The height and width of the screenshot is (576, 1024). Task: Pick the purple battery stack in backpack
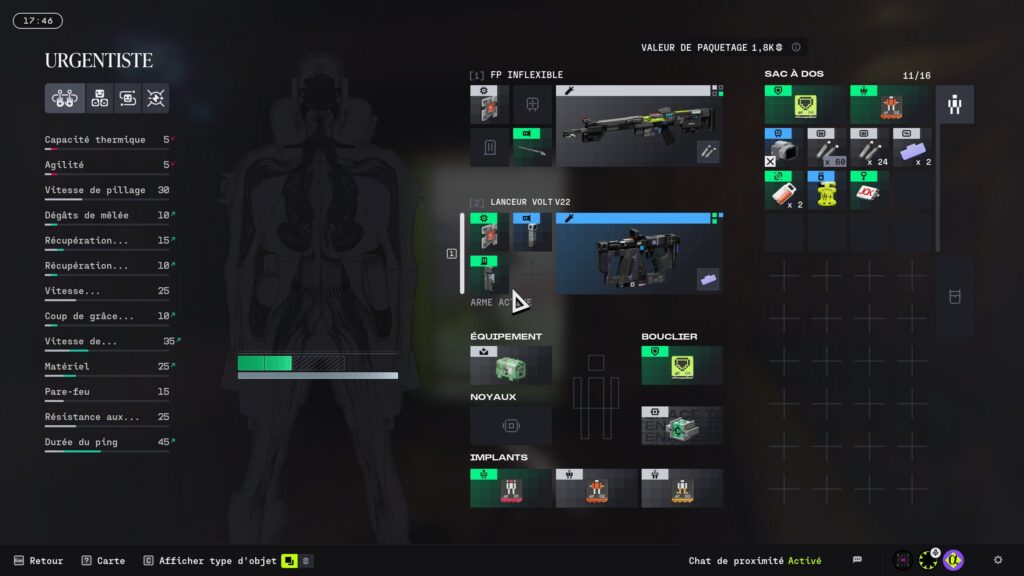tap(911, 147)
